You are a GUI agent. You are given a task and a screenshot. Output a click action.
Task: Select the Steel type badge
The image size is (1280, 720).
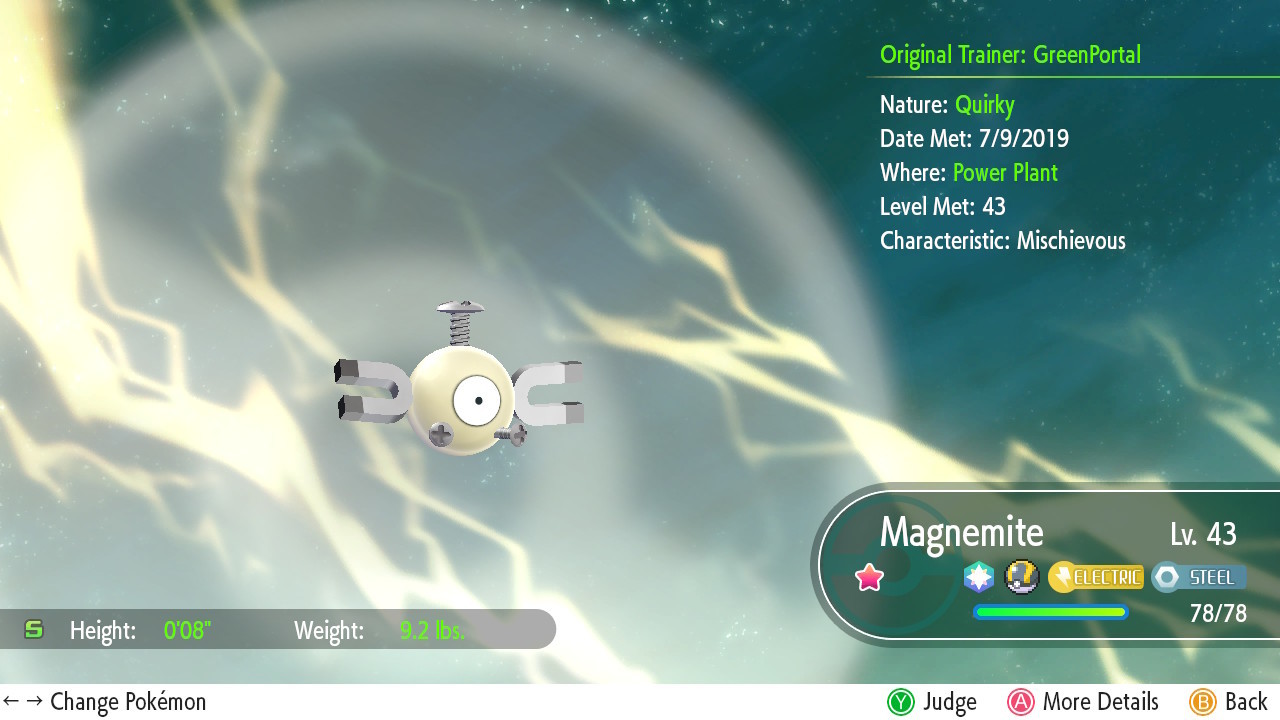pos(1199,577)
